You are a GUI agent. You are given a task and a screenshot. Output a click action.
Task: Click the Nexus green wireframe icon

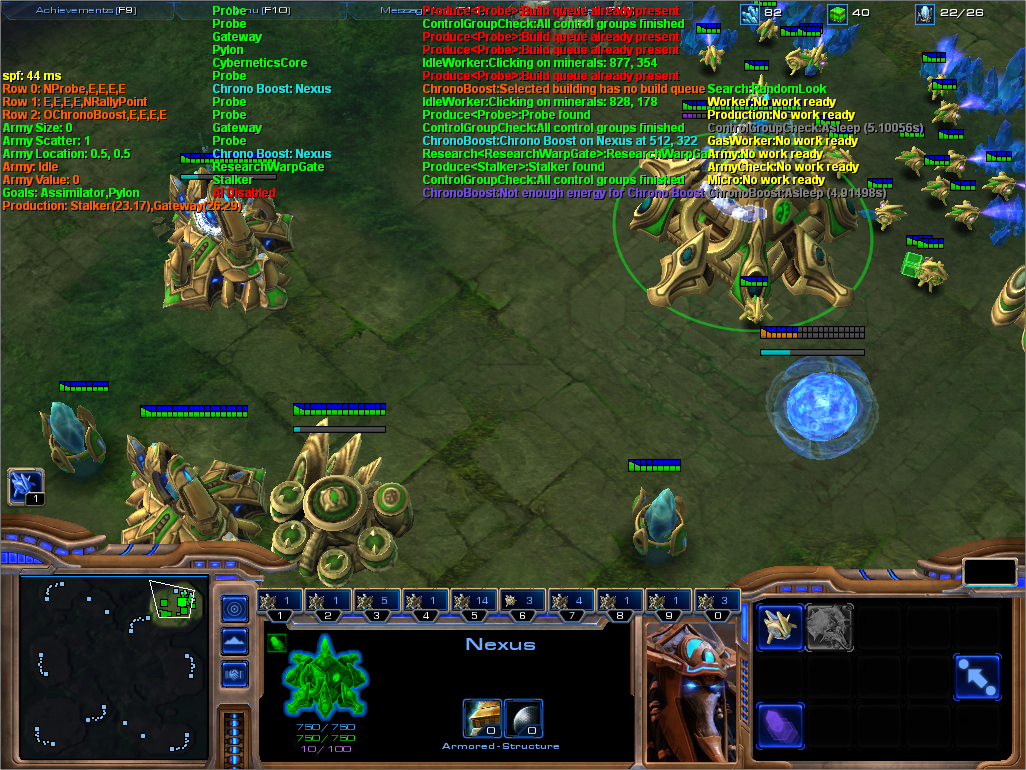[x=323, y=677]
